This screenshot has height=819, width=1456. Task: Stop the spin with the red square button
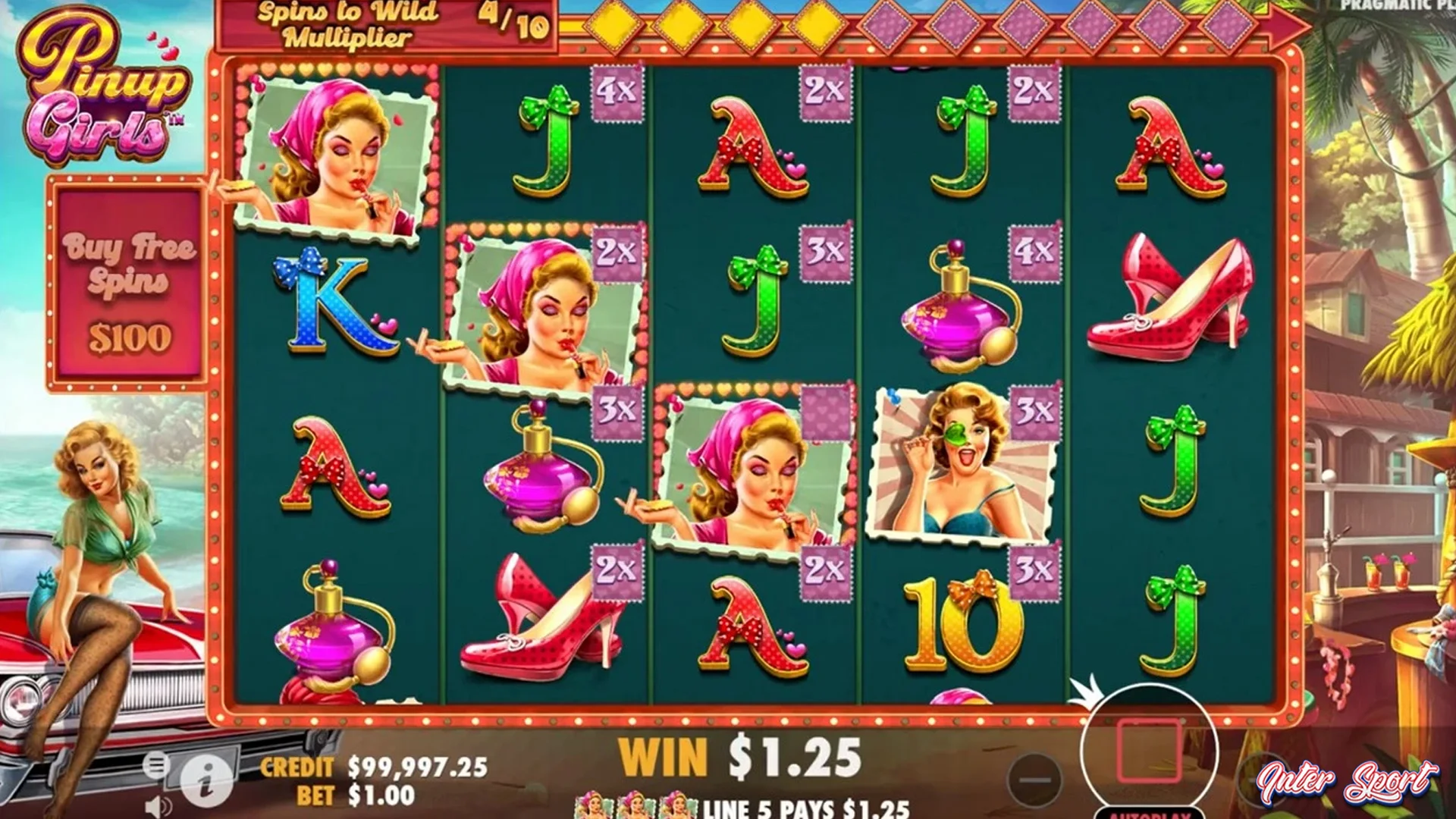[1149, 750]
